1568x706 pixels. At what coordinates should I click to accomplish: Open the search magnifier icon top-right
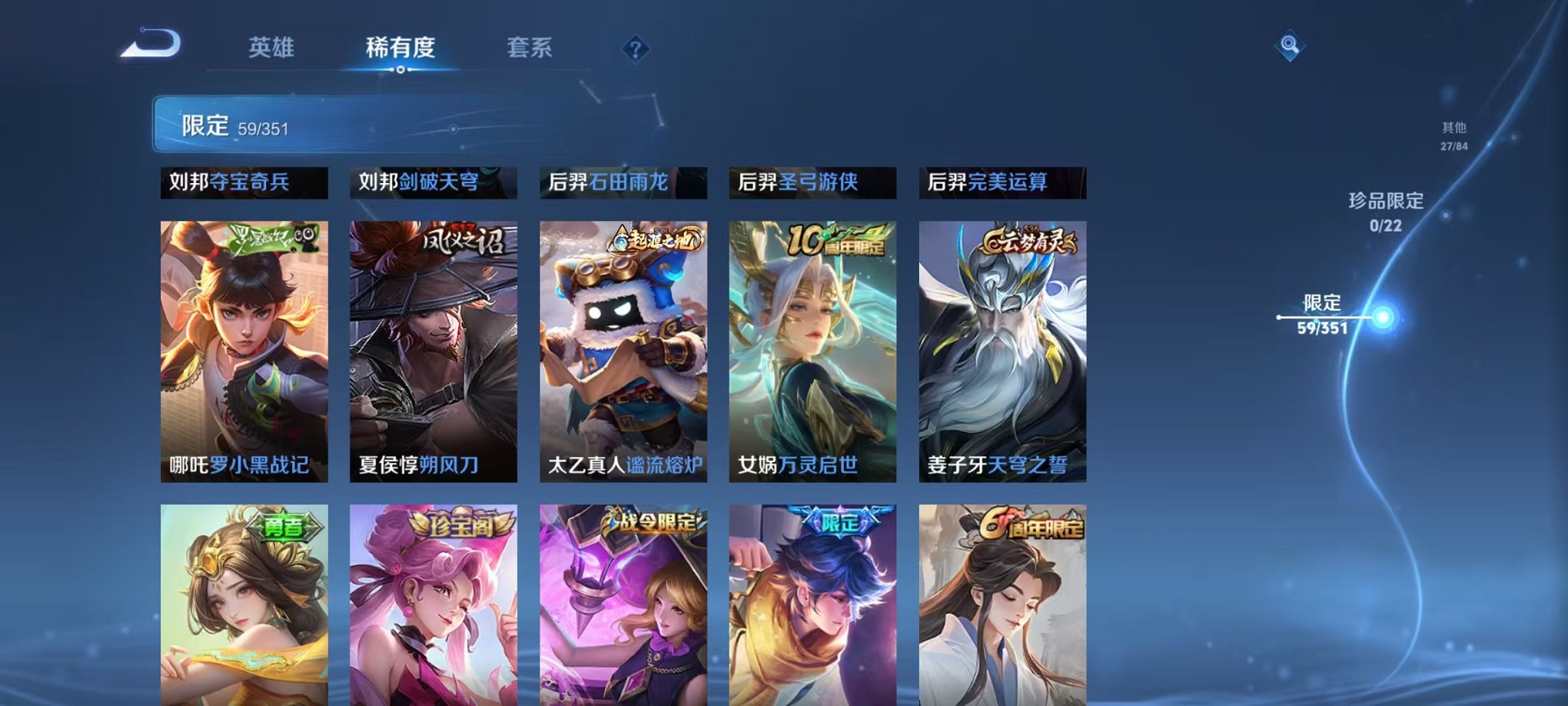pyautogui.click(x=1290, y=45)
